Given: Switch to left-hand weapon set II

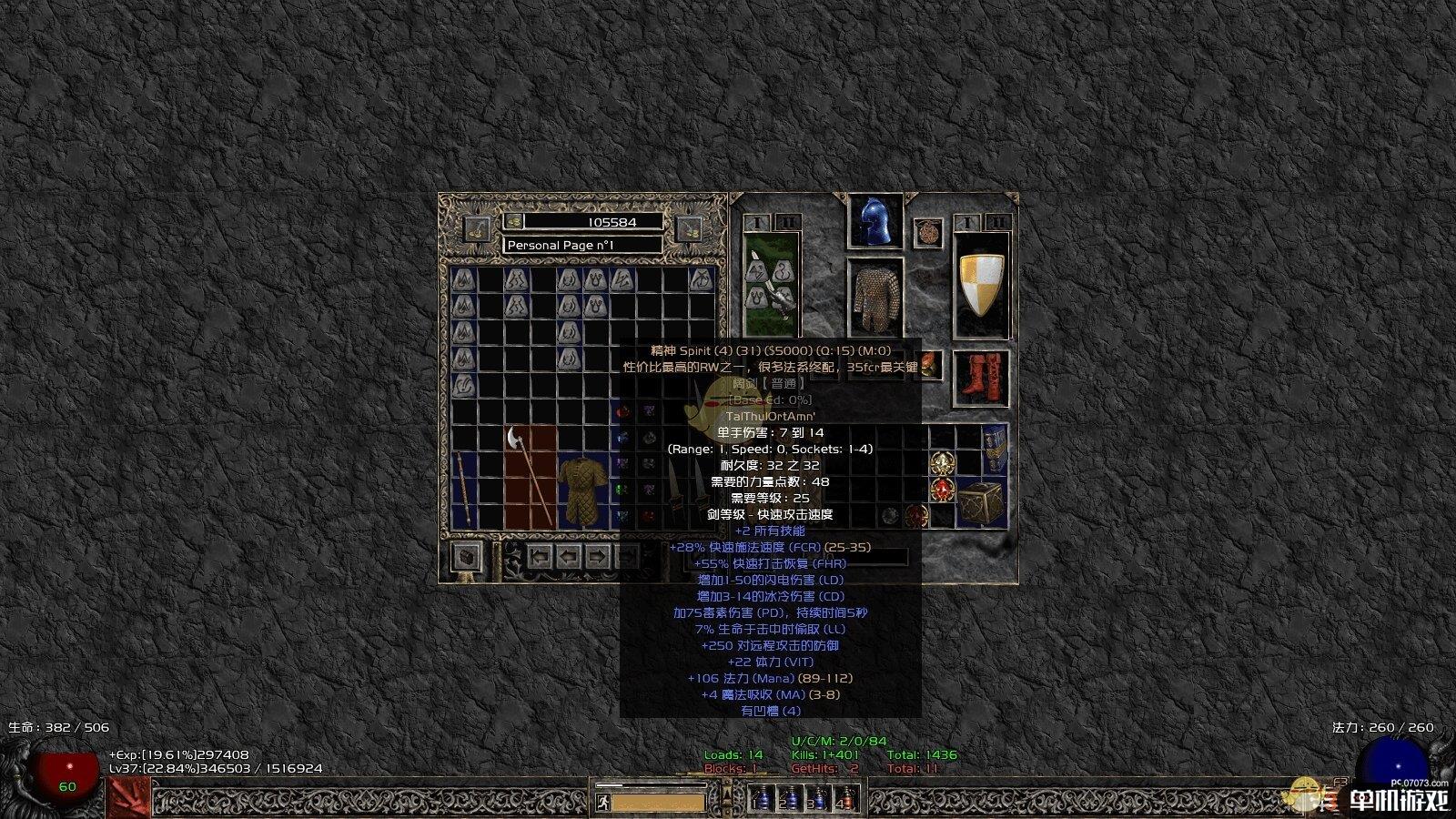Looking at the screenshot, I should (x=786, y=222).
